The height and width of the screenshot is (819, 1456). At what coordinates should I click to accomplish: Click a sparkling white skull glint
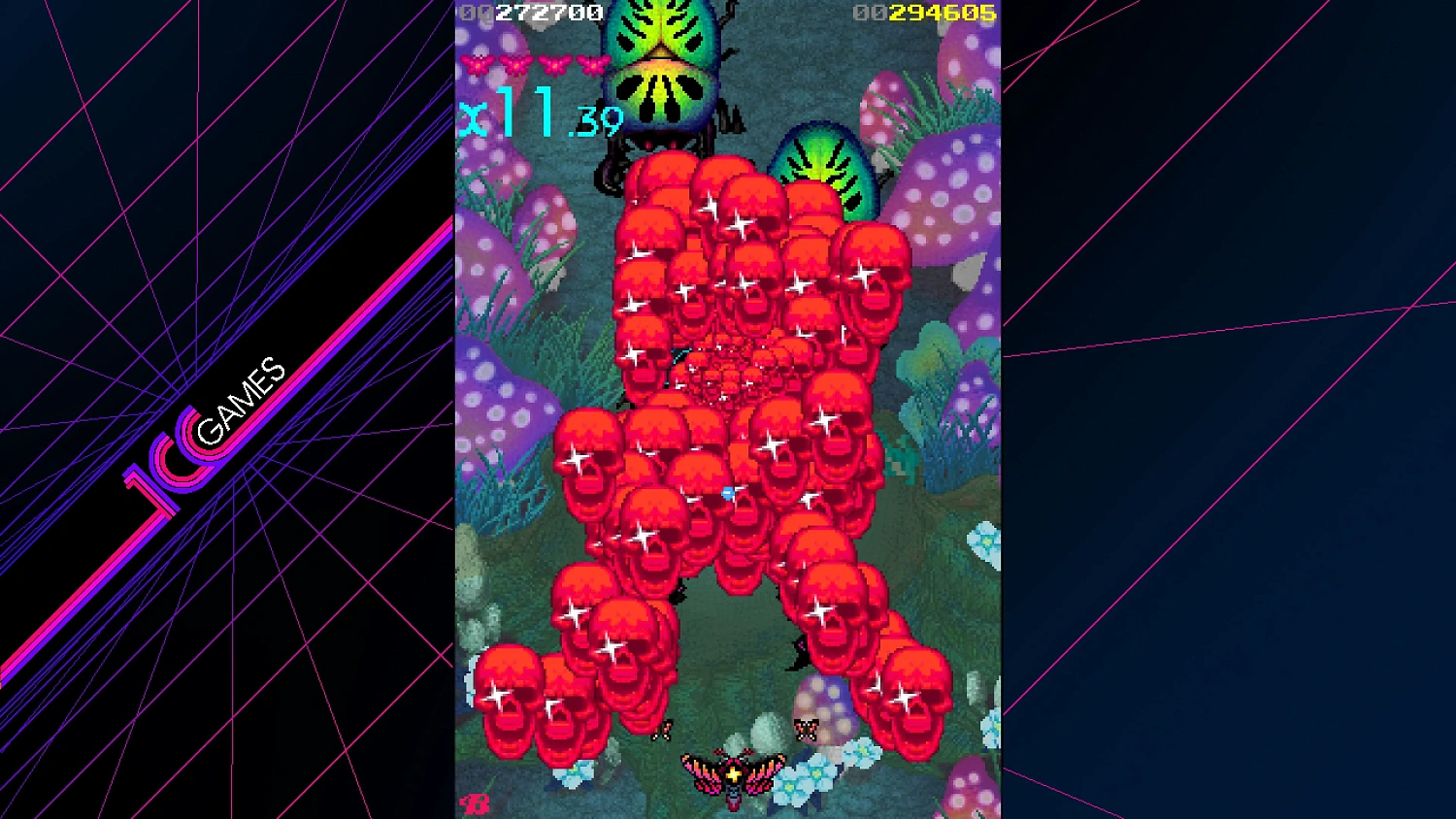[x=641, y=534]
